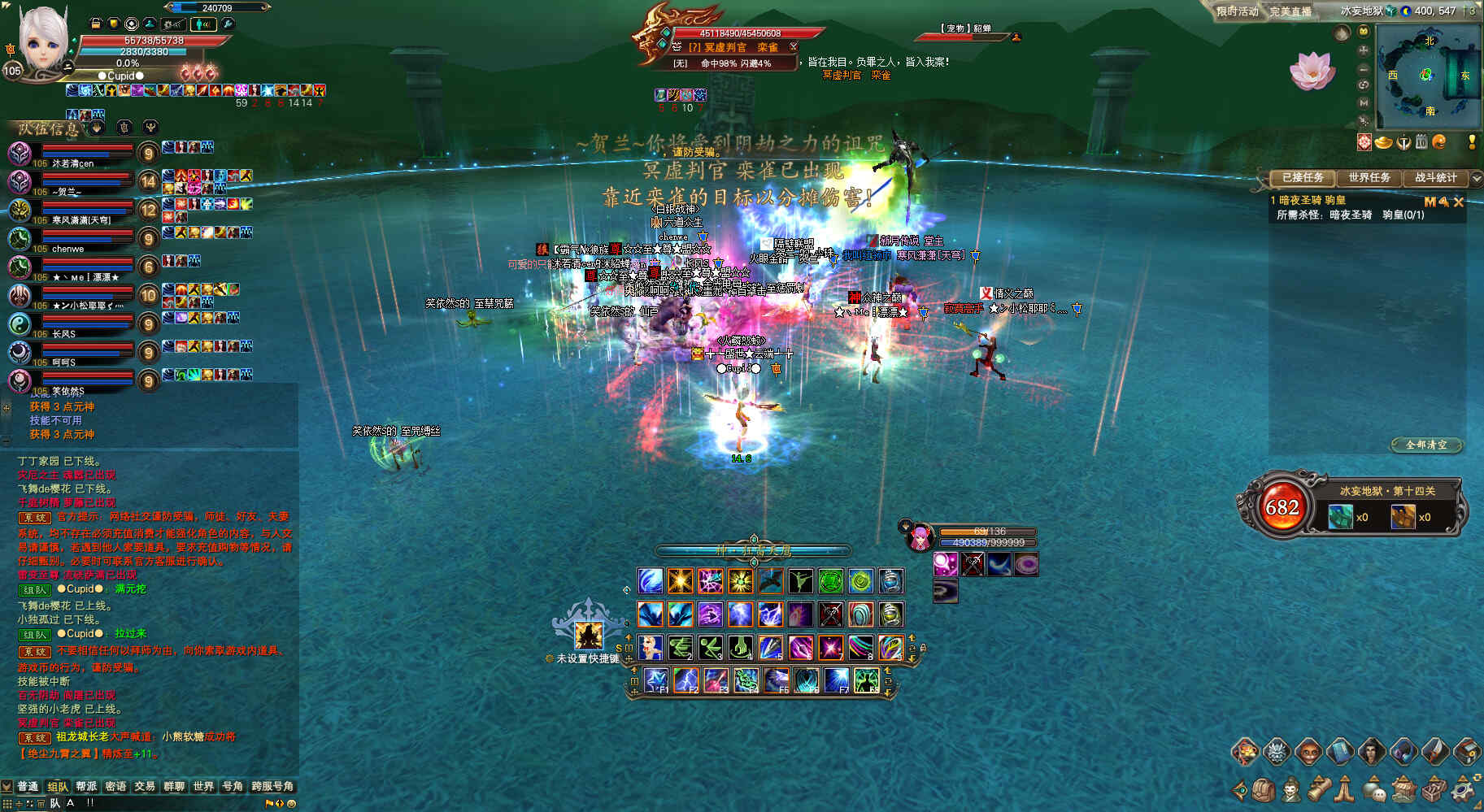This screenshot has height=812, width=1484.
Task: Open the 限时活动 timed events menu
Action: click(x=1237, y=11)
